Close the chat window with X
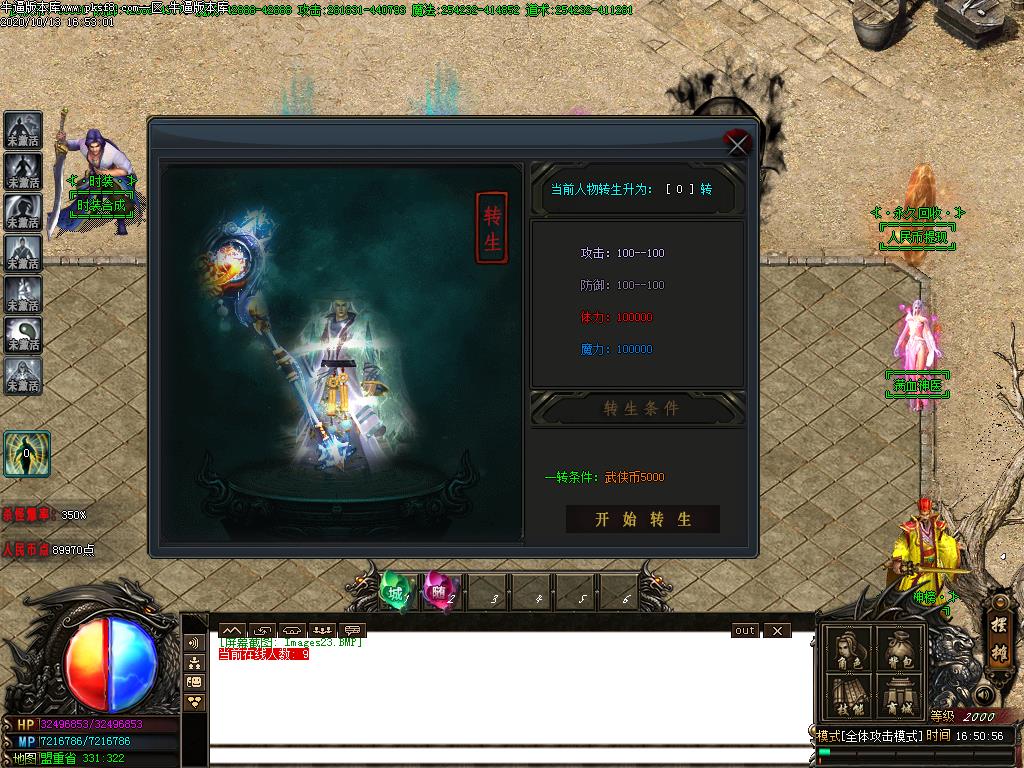This screenshot has width=1024, height=768. click(776, 631)
